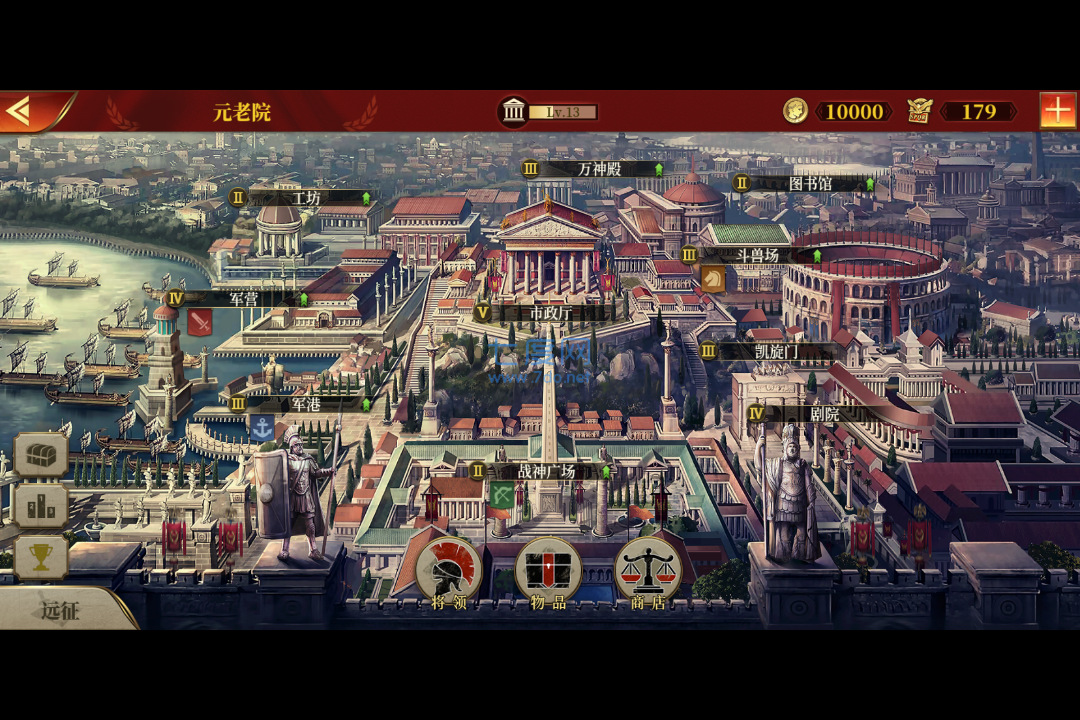Select the 工坊 workshop building label
Image resolution: width=1080 pixels, height=720 pixels.
pos(305,198)
